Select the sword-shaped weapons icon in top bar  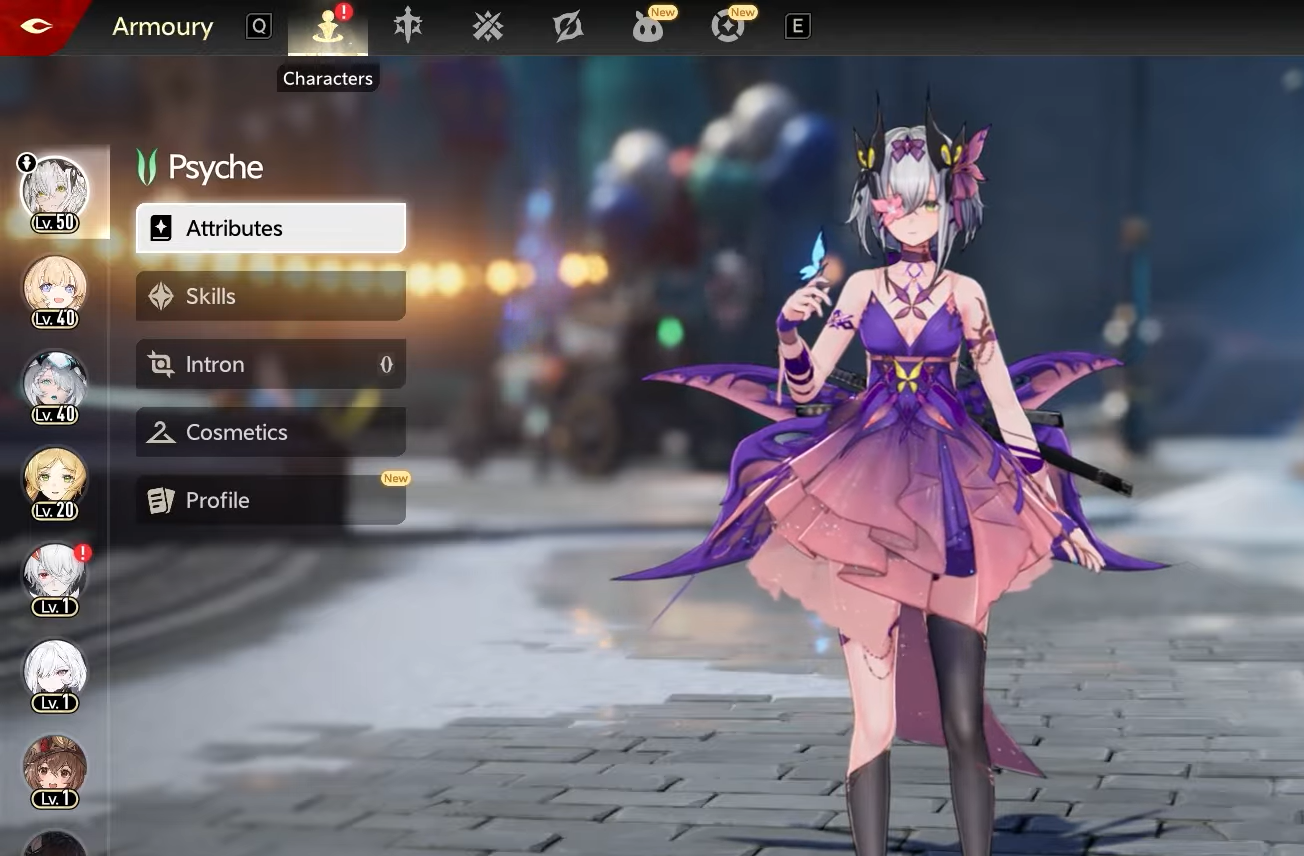408,27
